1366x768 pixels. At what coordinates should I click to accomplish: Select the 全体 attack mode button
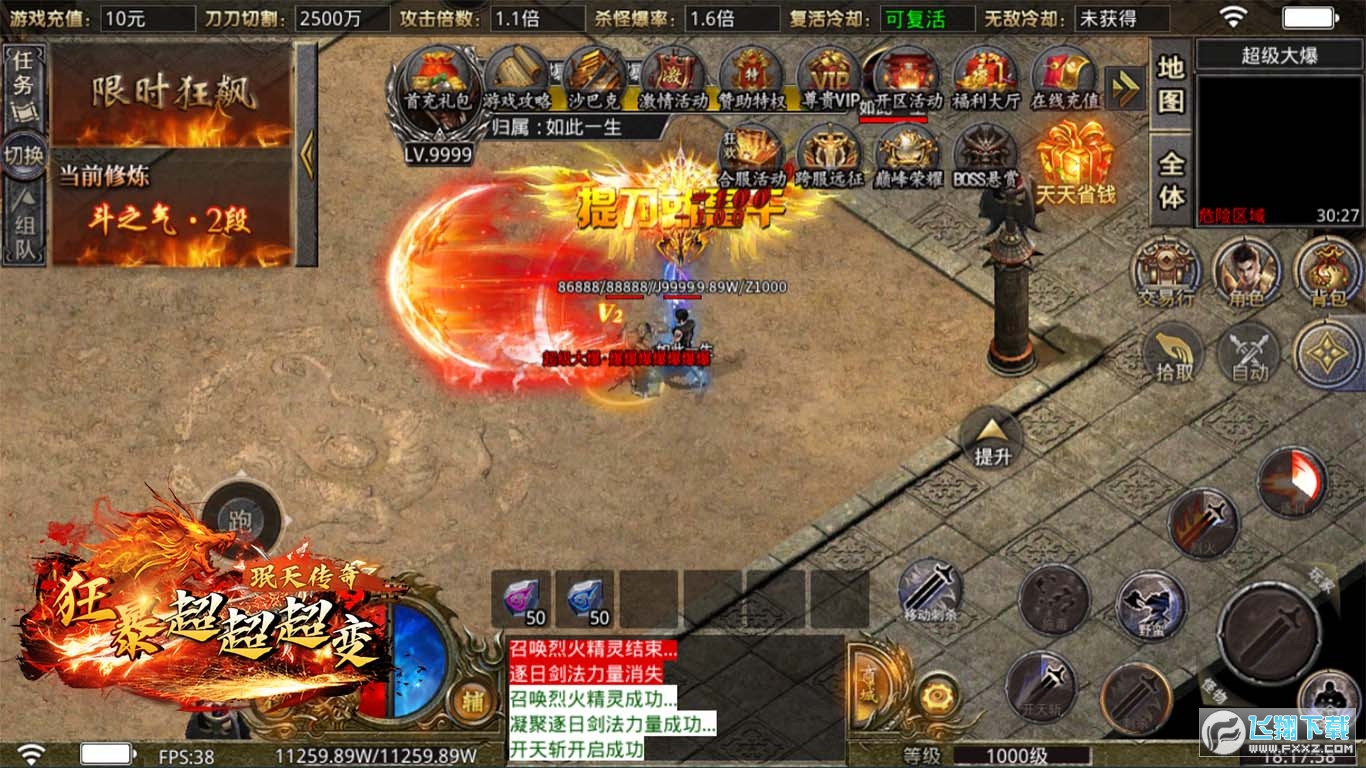click(1171, 181)
